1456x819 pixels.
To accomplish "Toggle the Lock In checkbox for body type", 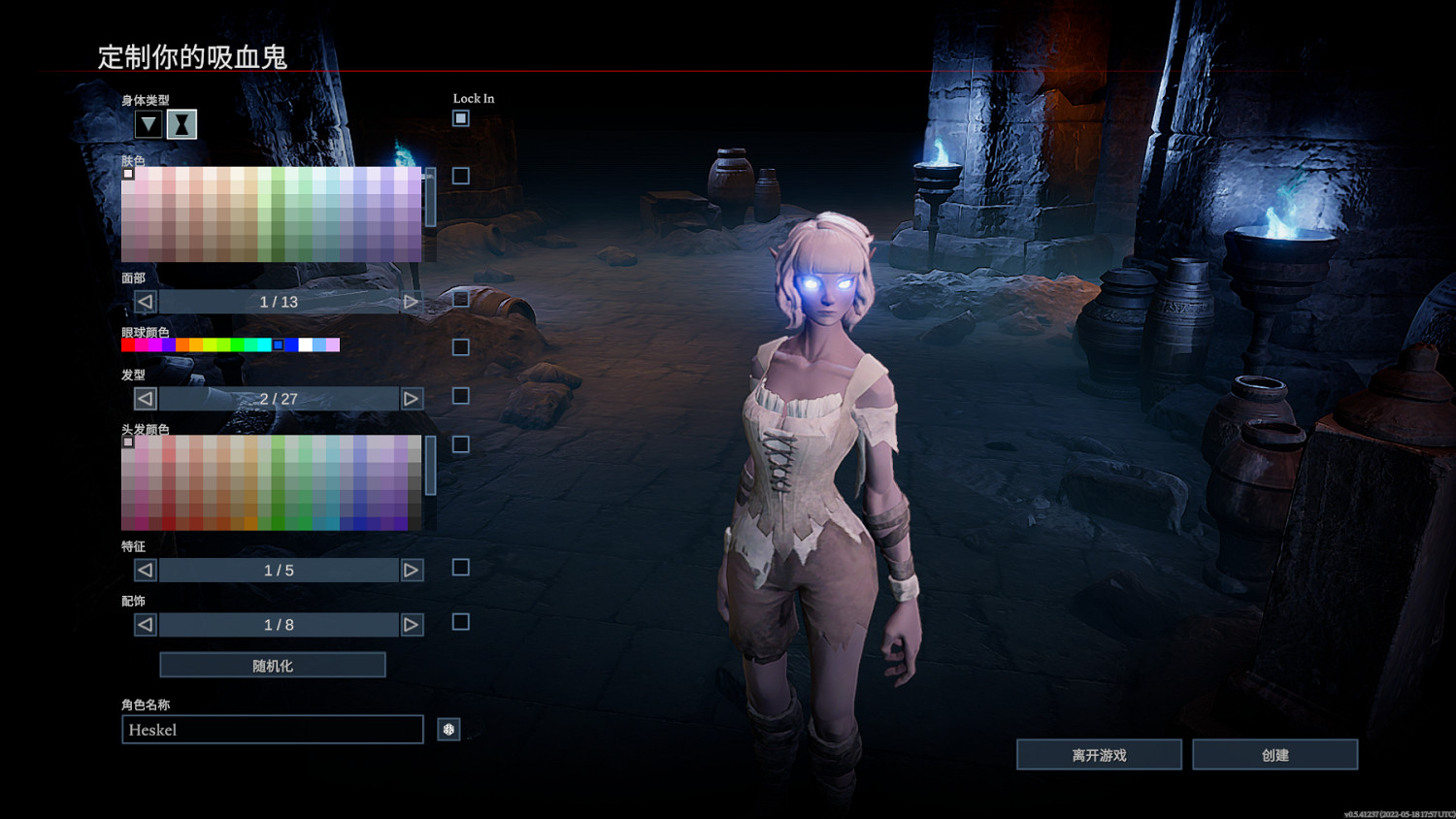I will 461,118.
